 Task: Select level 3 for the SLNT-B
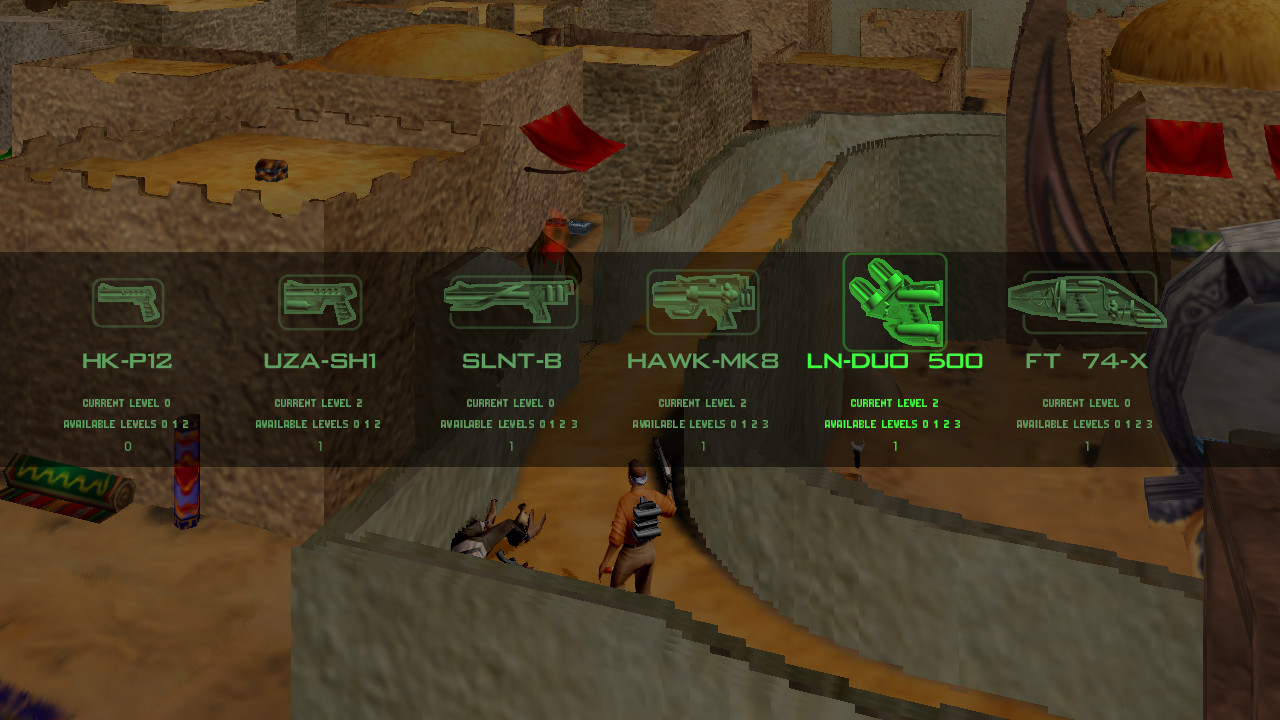pos(572,423)
